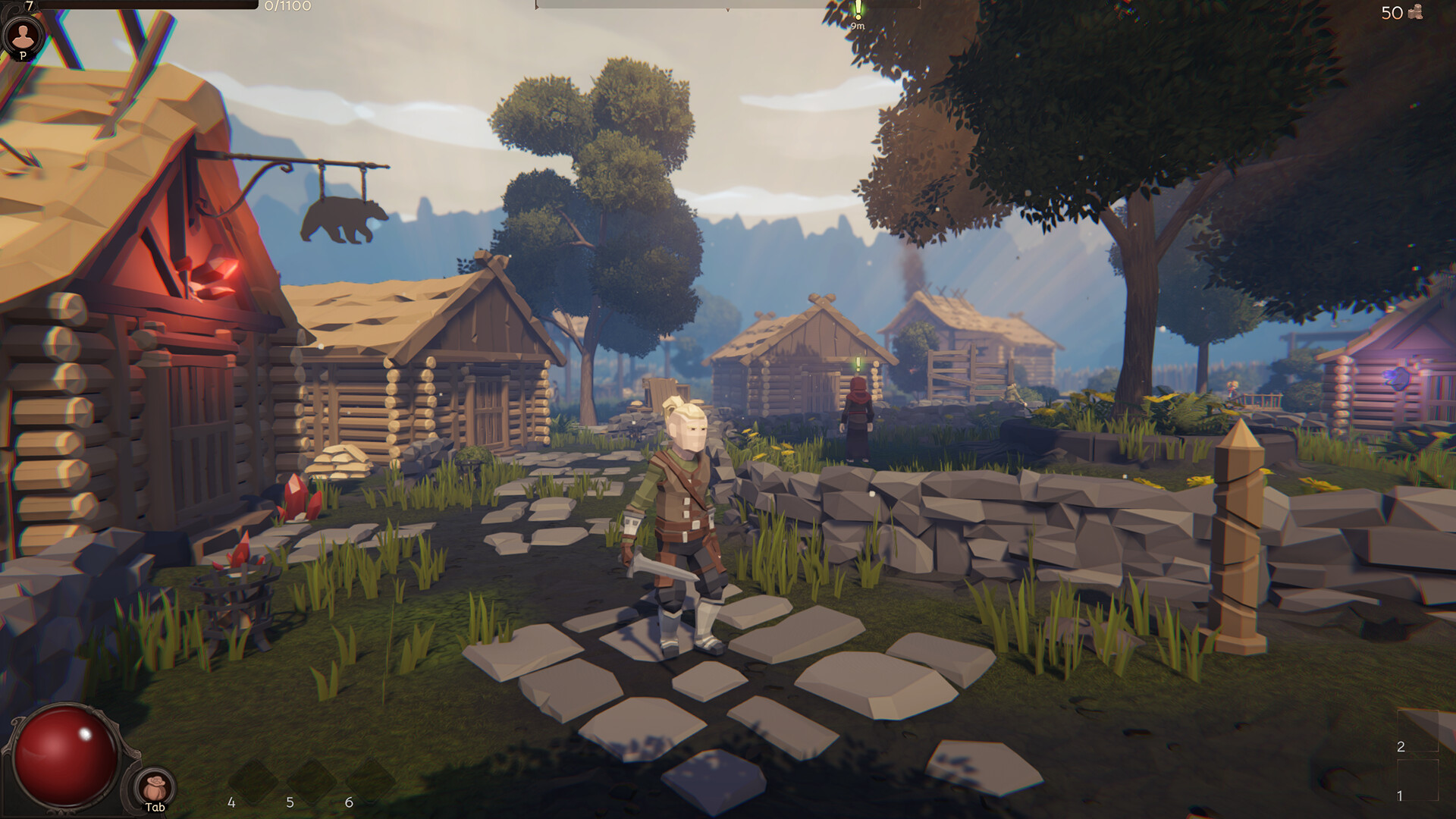
Task: Open the player profile portrait
Action: coord(24,34)
